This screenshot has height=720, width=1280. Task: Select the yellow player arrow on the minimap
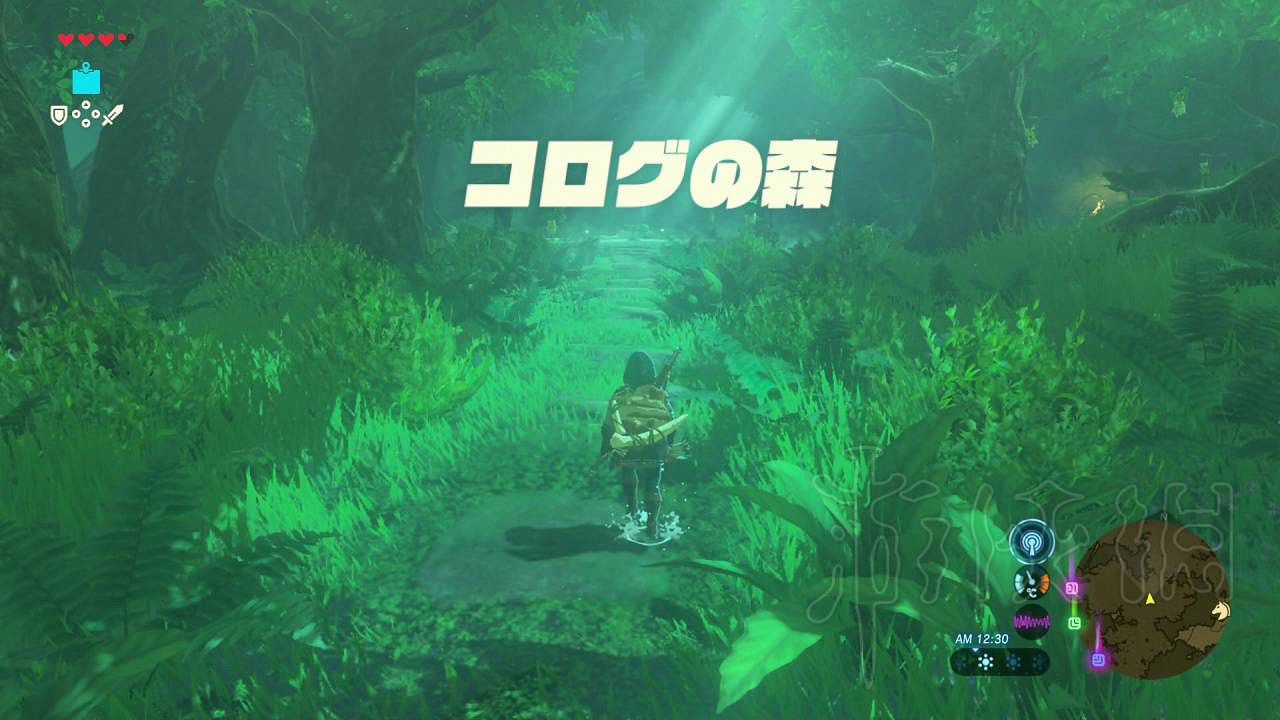1150,599
